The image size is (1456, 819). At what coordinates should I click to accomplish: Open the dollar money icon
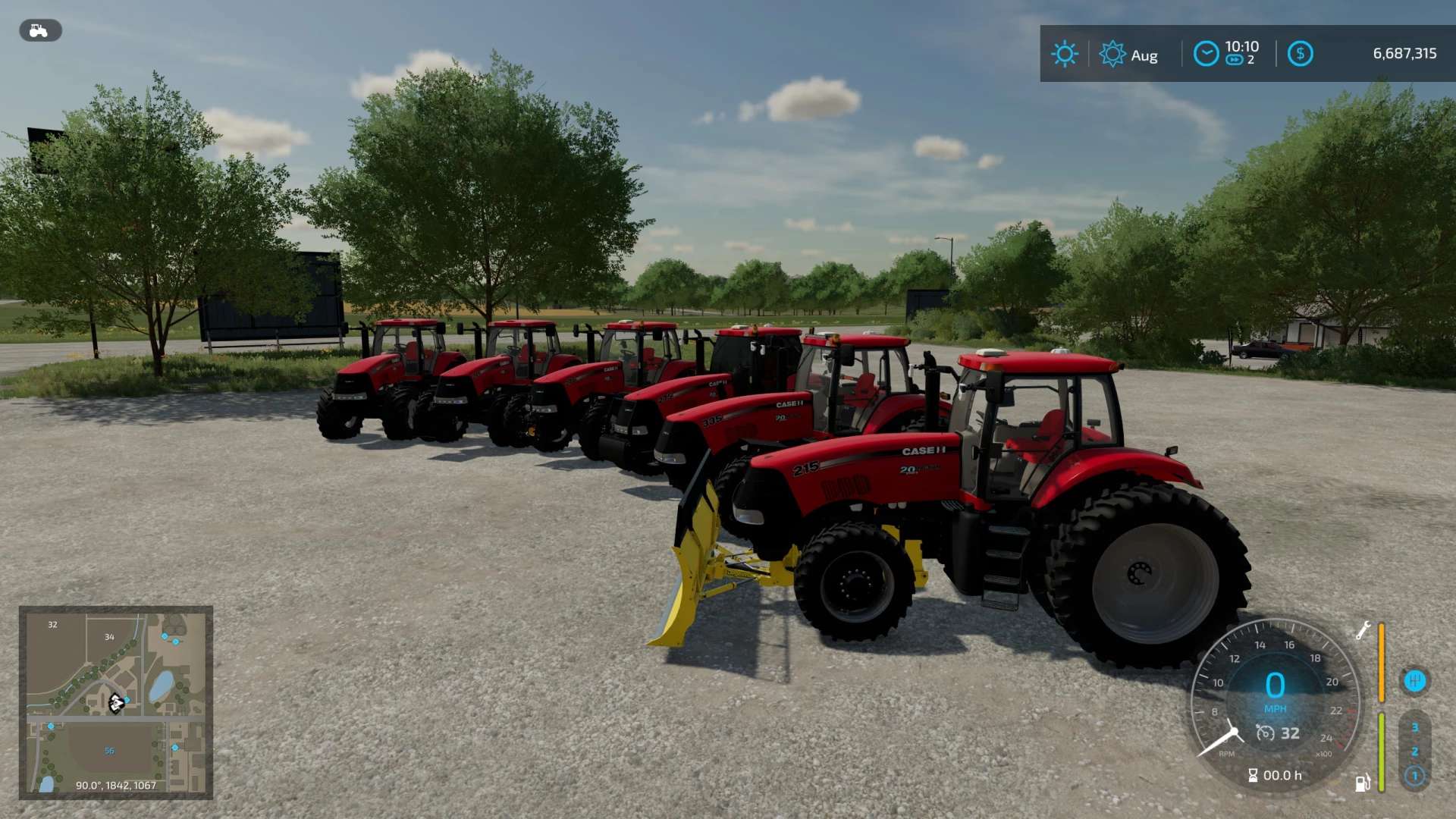click(x=1300, y=54)
